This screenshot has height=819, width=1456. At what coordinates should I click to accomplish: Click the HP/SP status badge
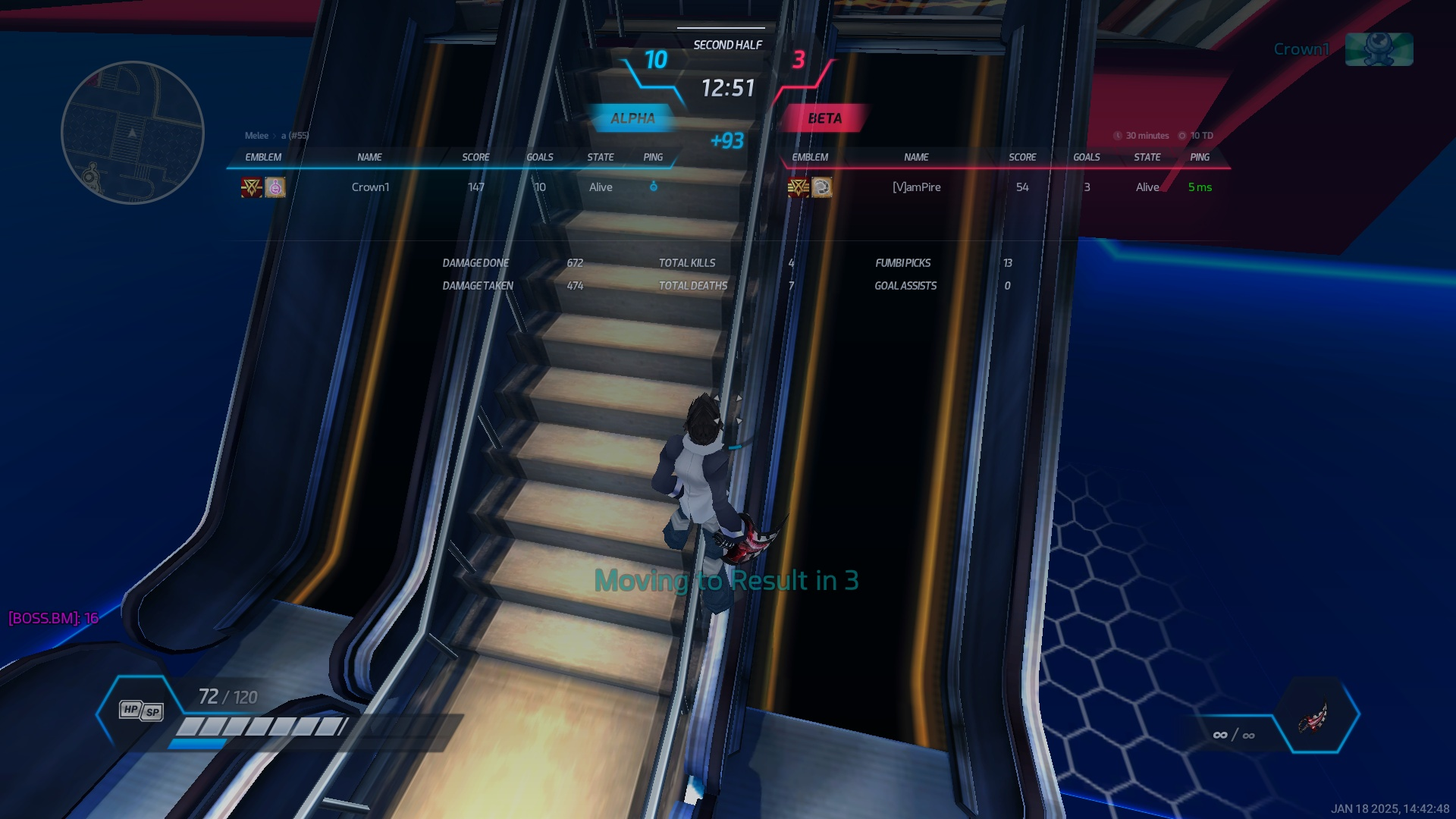pyautogui.click(x=141, y=711)
